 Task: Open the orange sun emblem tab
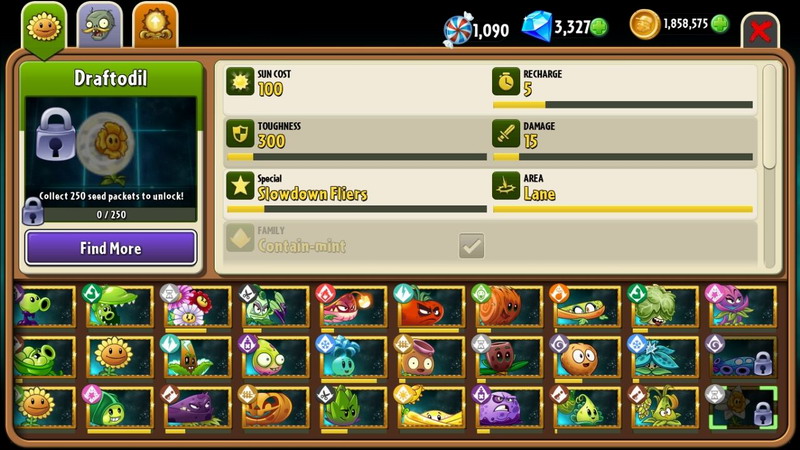coord(154,25)
